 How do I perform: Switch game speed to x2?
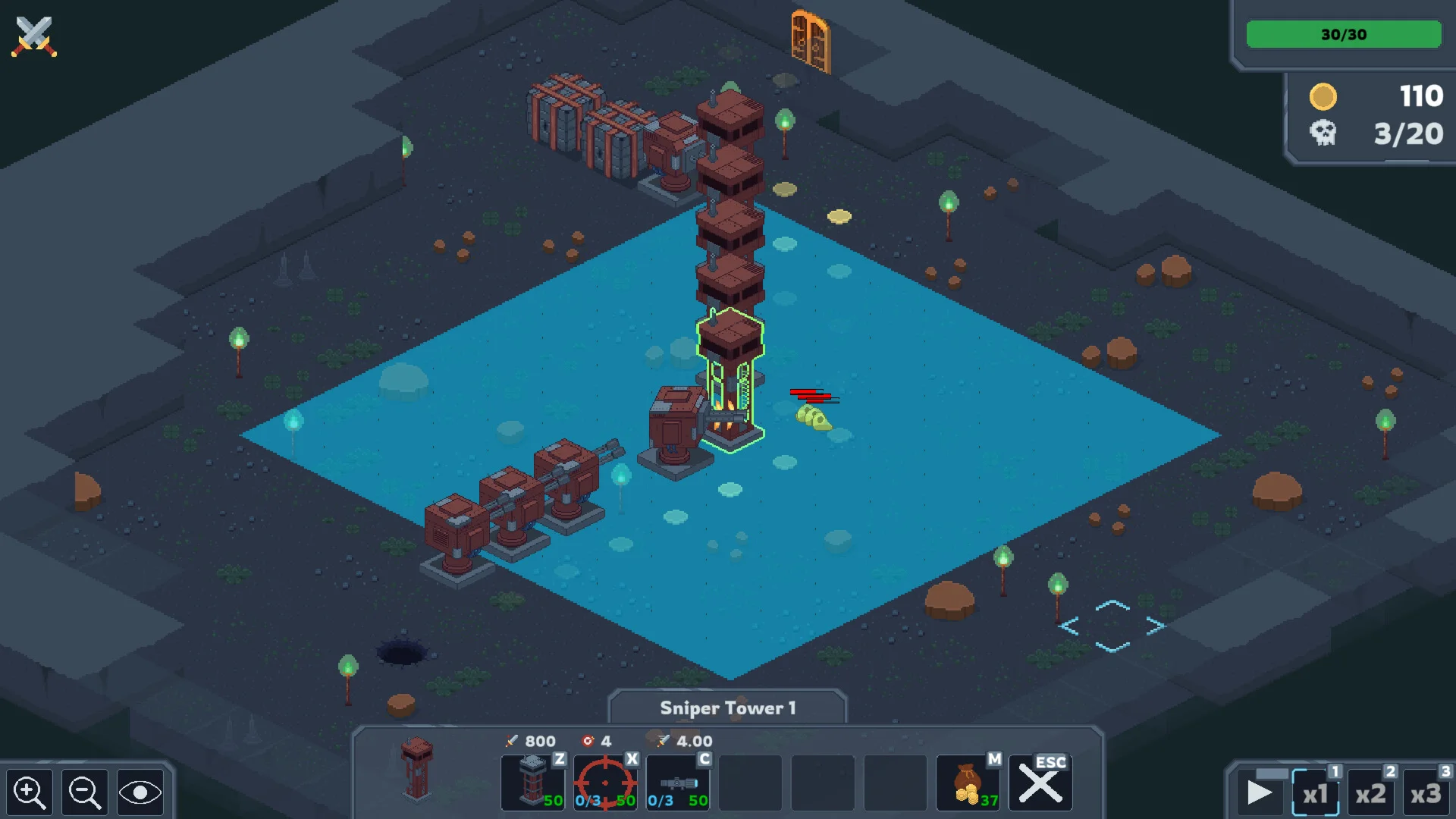pyautogui.click(x=1371, y=793)
